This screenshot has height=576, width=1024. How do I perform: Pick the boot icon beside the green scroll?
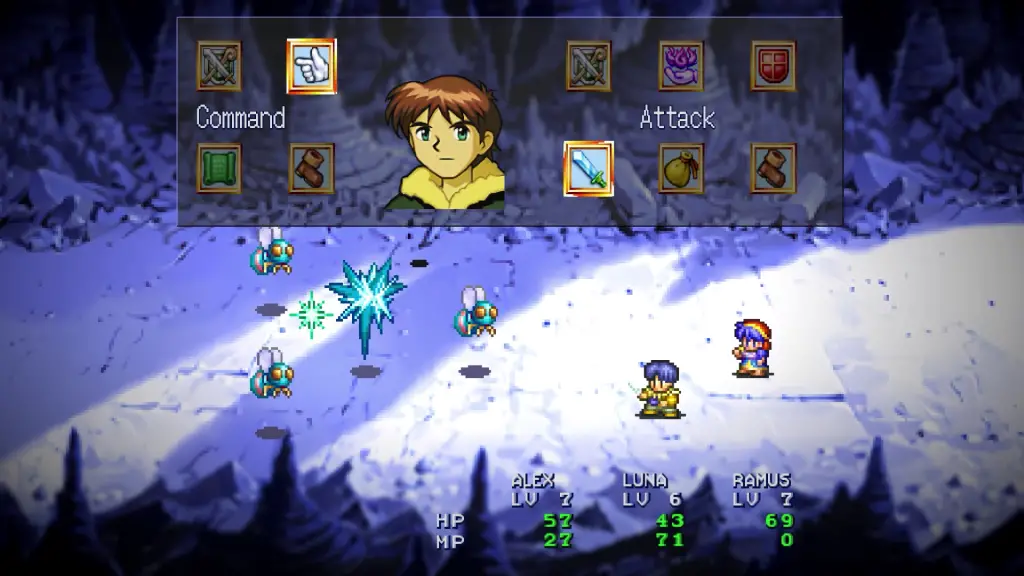pos(311,168)
